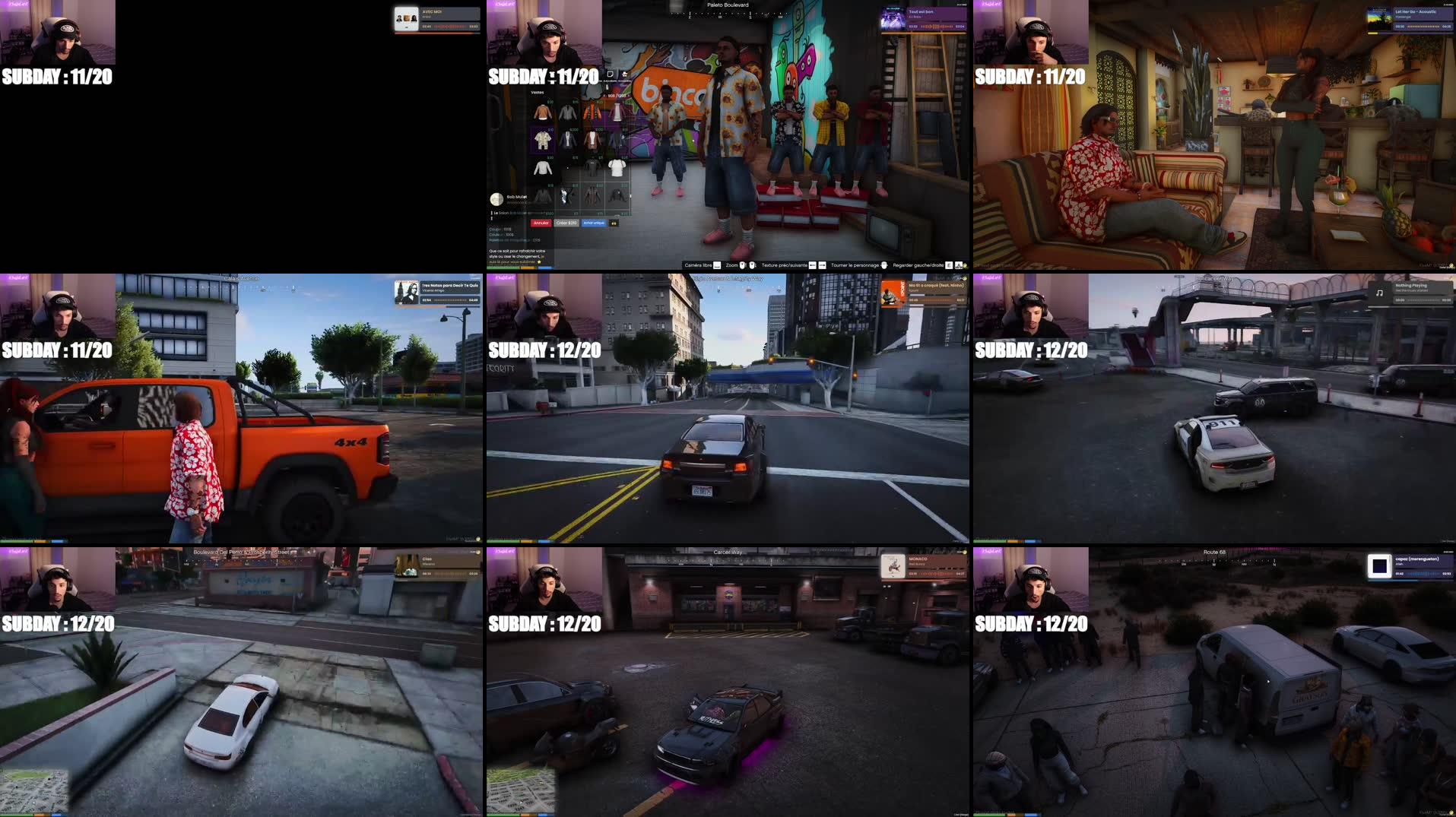
Task: Click the next arrow beside the 908/1295 counter
Action: (629, 96)
